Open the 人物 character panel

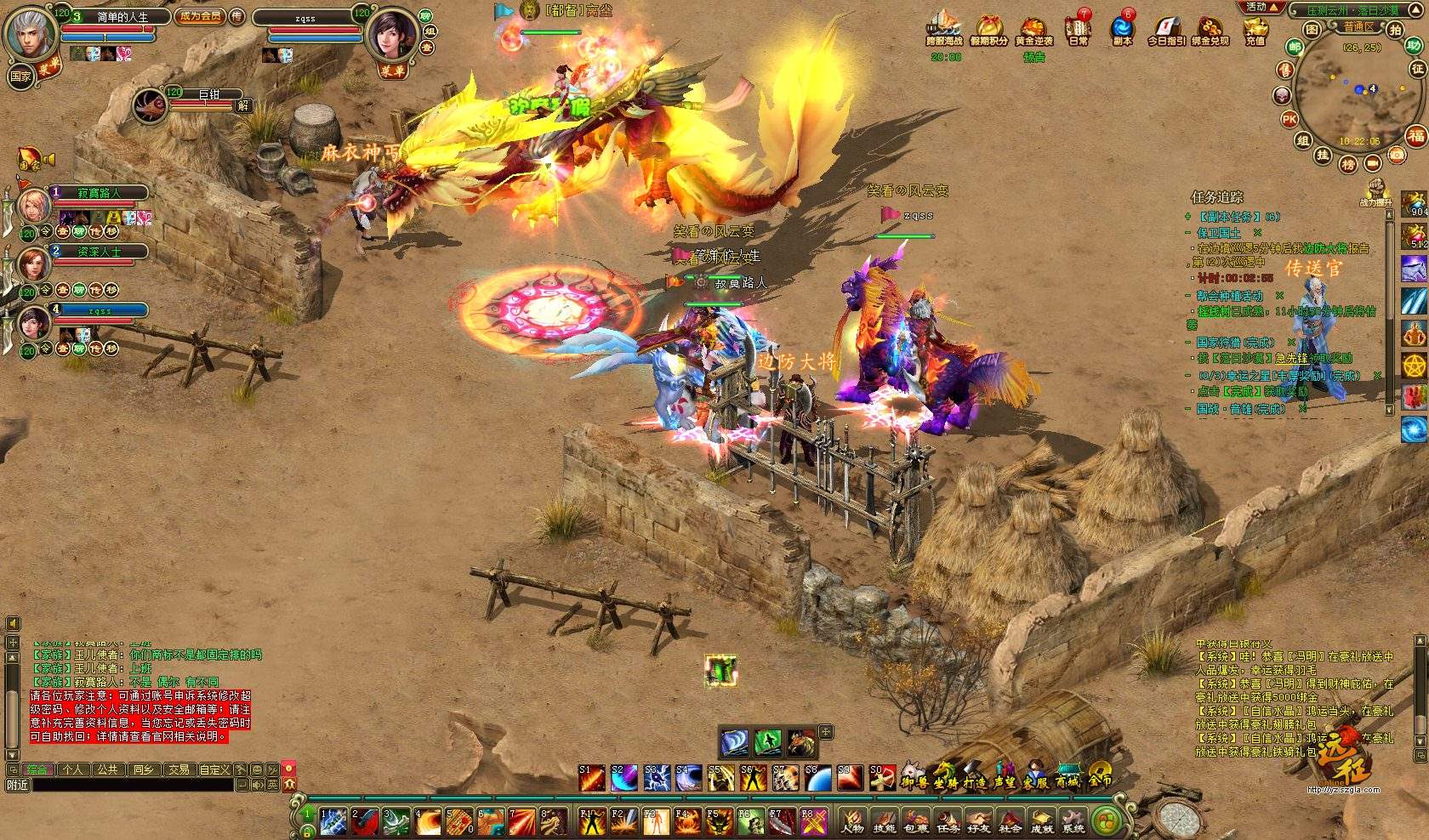click(x=853, y=822)
